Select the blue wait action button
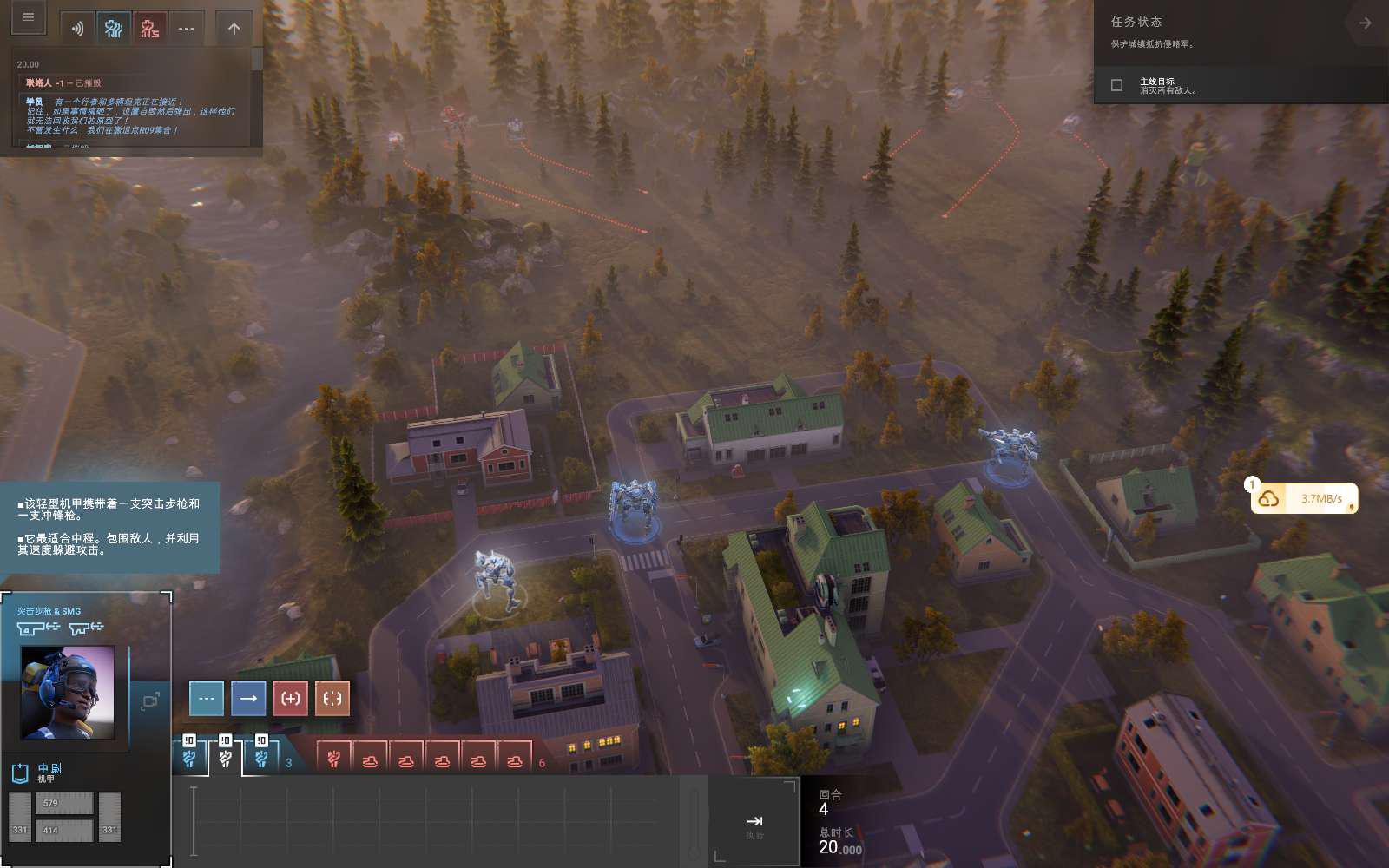The height and width of the screenshot is (868, 1389). 207,698
